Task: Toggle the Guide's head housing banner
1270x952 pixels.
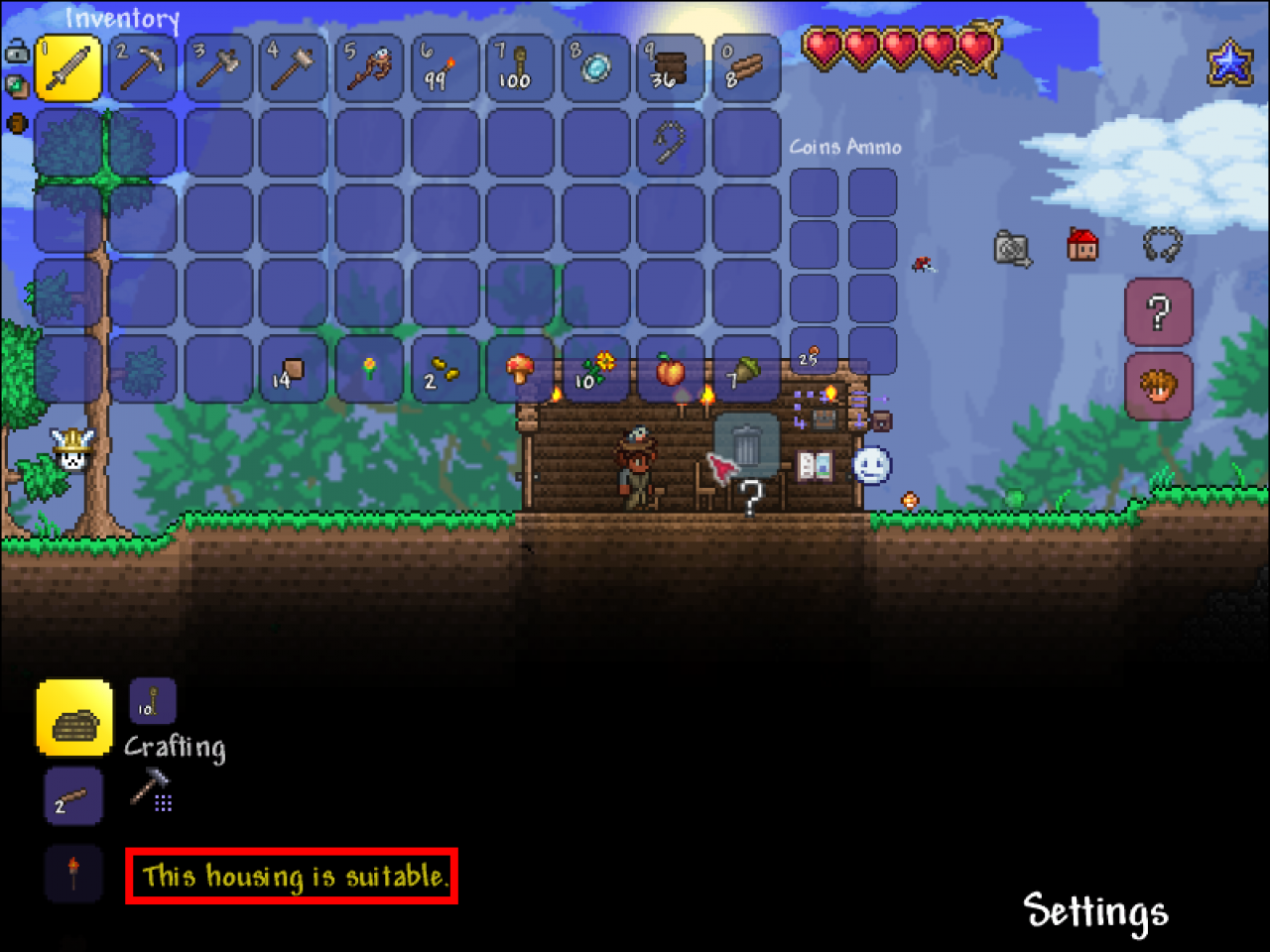Action: click(1158, 385)
